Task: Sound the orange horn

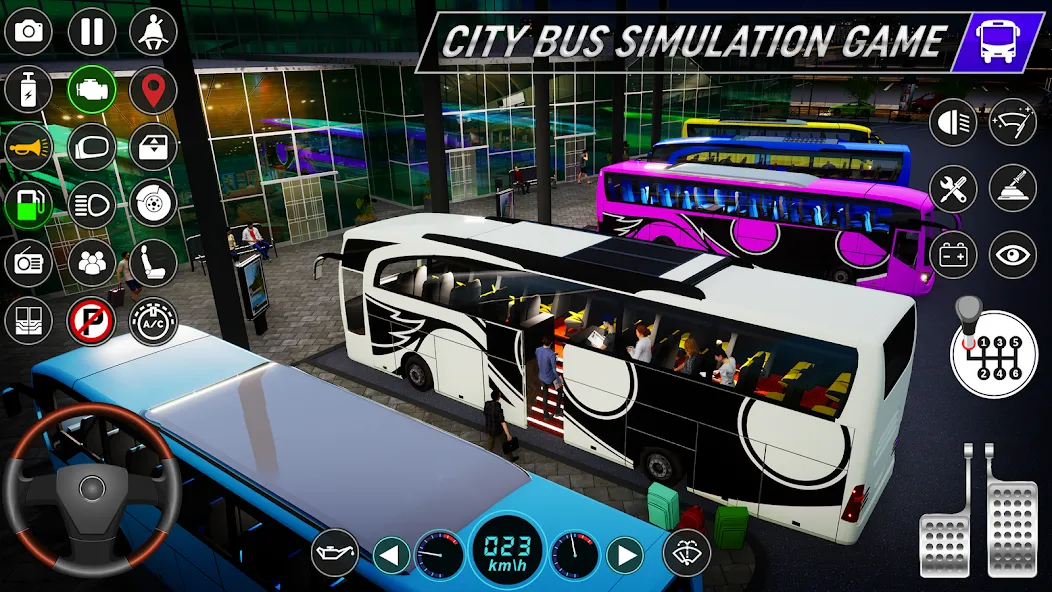Action: [x=29, y=147]
